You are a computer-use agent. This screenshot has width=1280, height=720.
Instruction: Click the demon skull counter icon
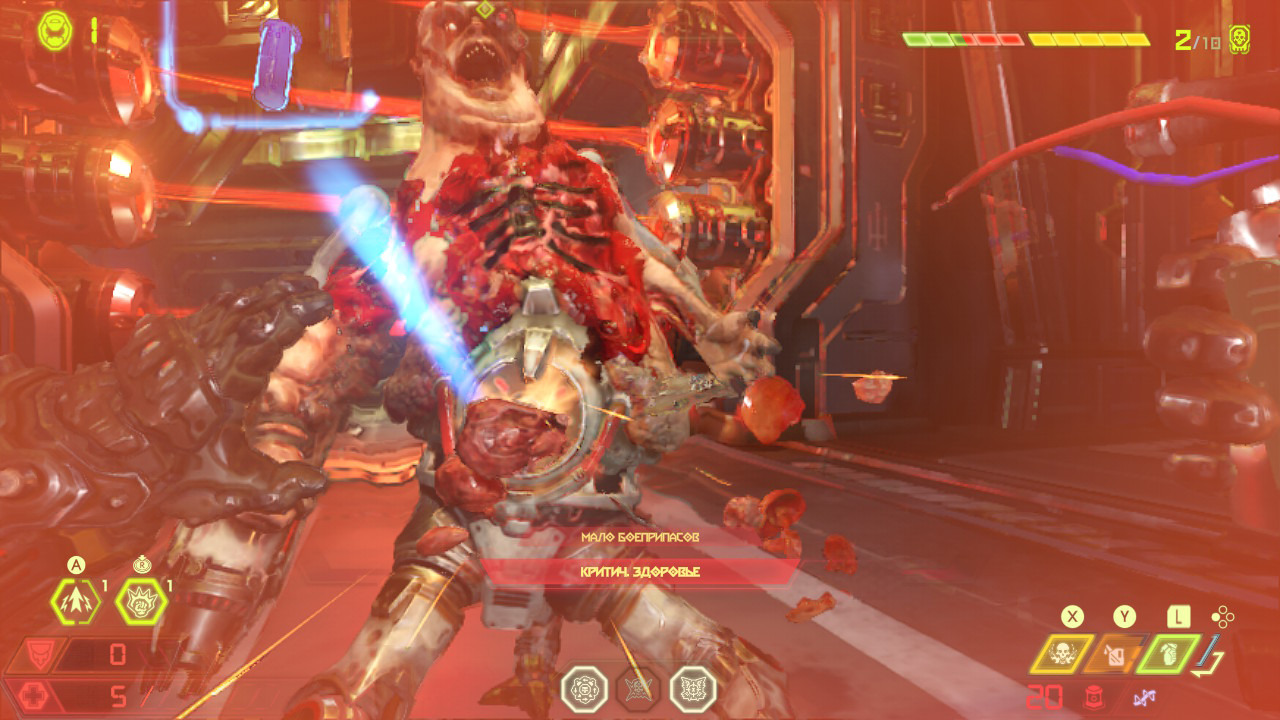tap(1240, 40)
